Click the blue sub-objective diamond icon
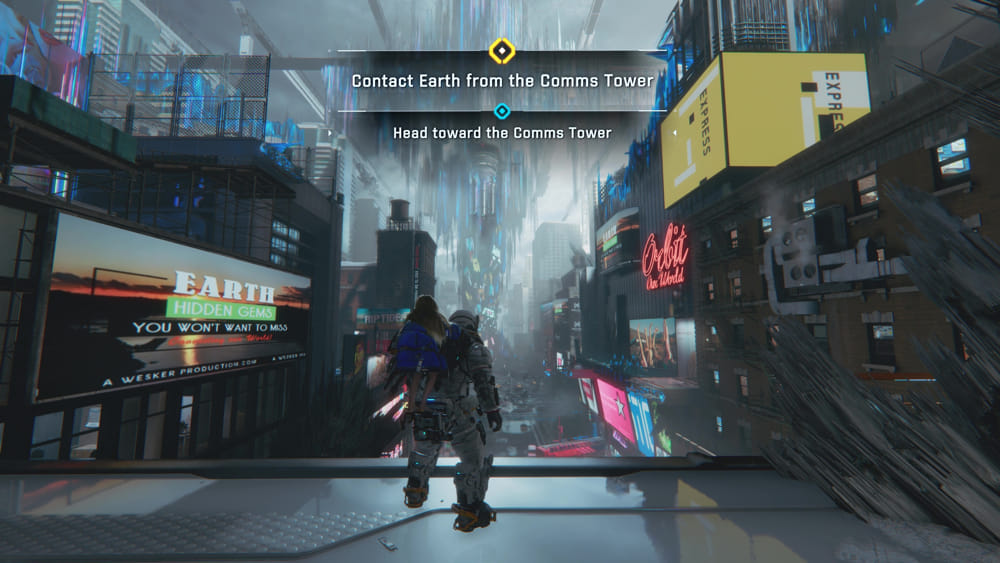 pos(502,111)
